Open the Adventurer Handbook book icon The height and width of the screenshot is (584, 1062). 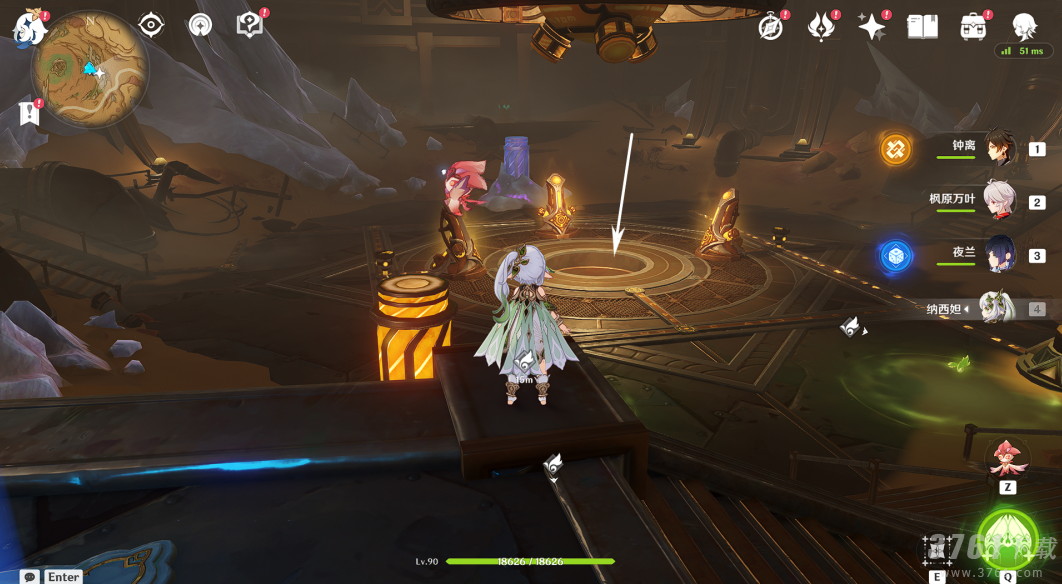922,27
